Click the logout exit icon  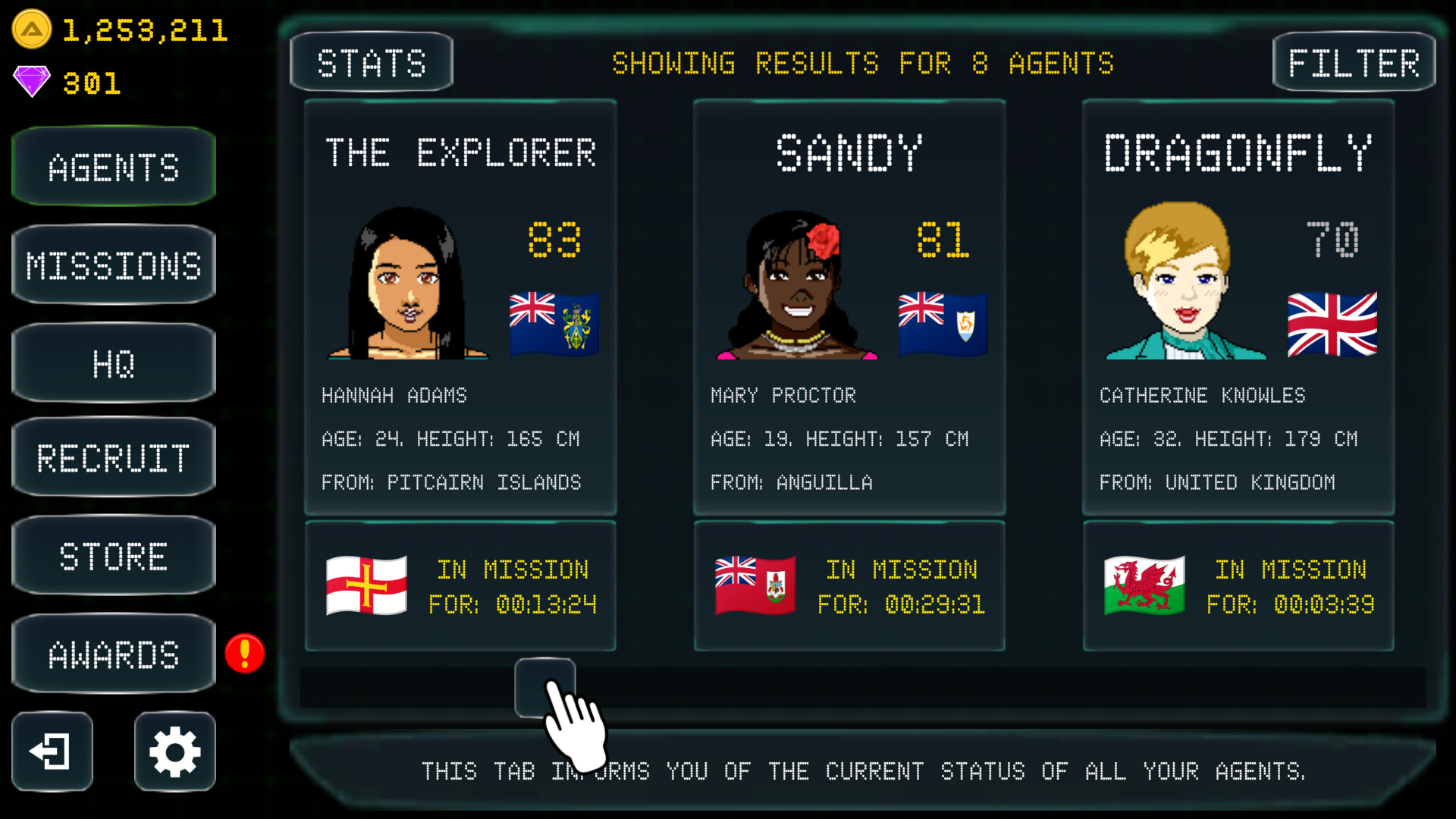click(50, 752)
